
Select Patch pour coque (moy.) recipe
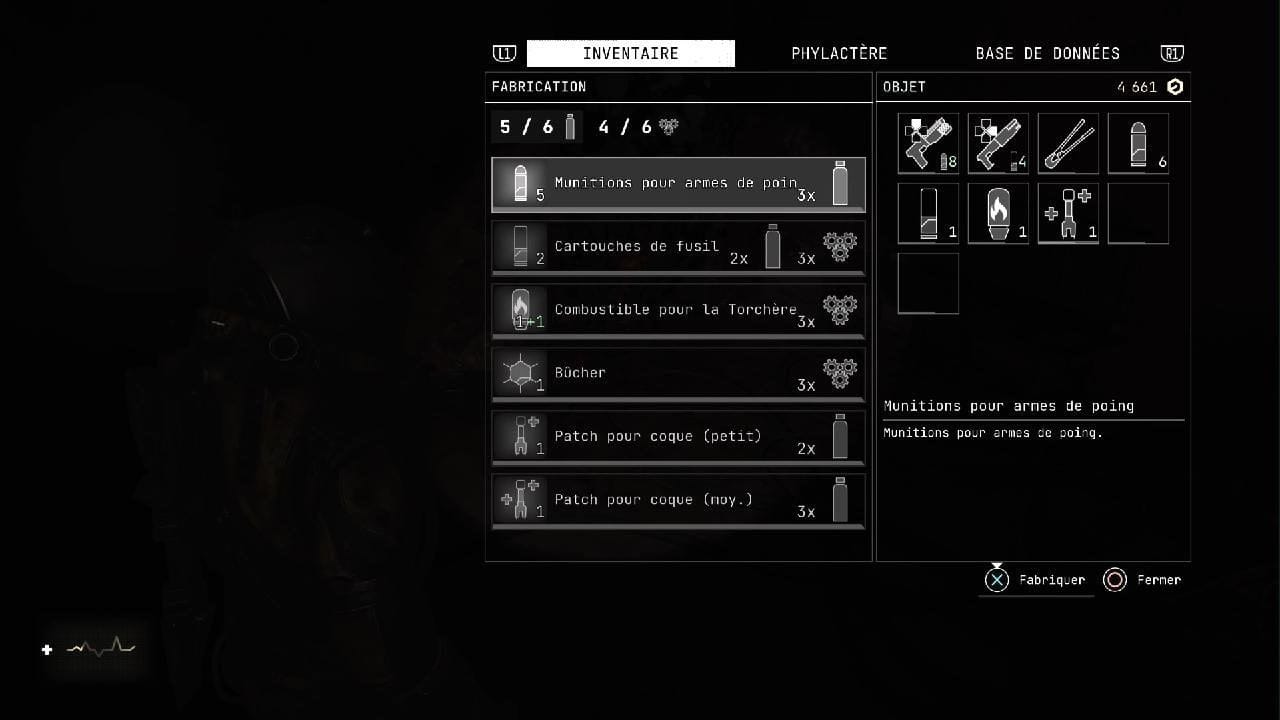point(678,500)
